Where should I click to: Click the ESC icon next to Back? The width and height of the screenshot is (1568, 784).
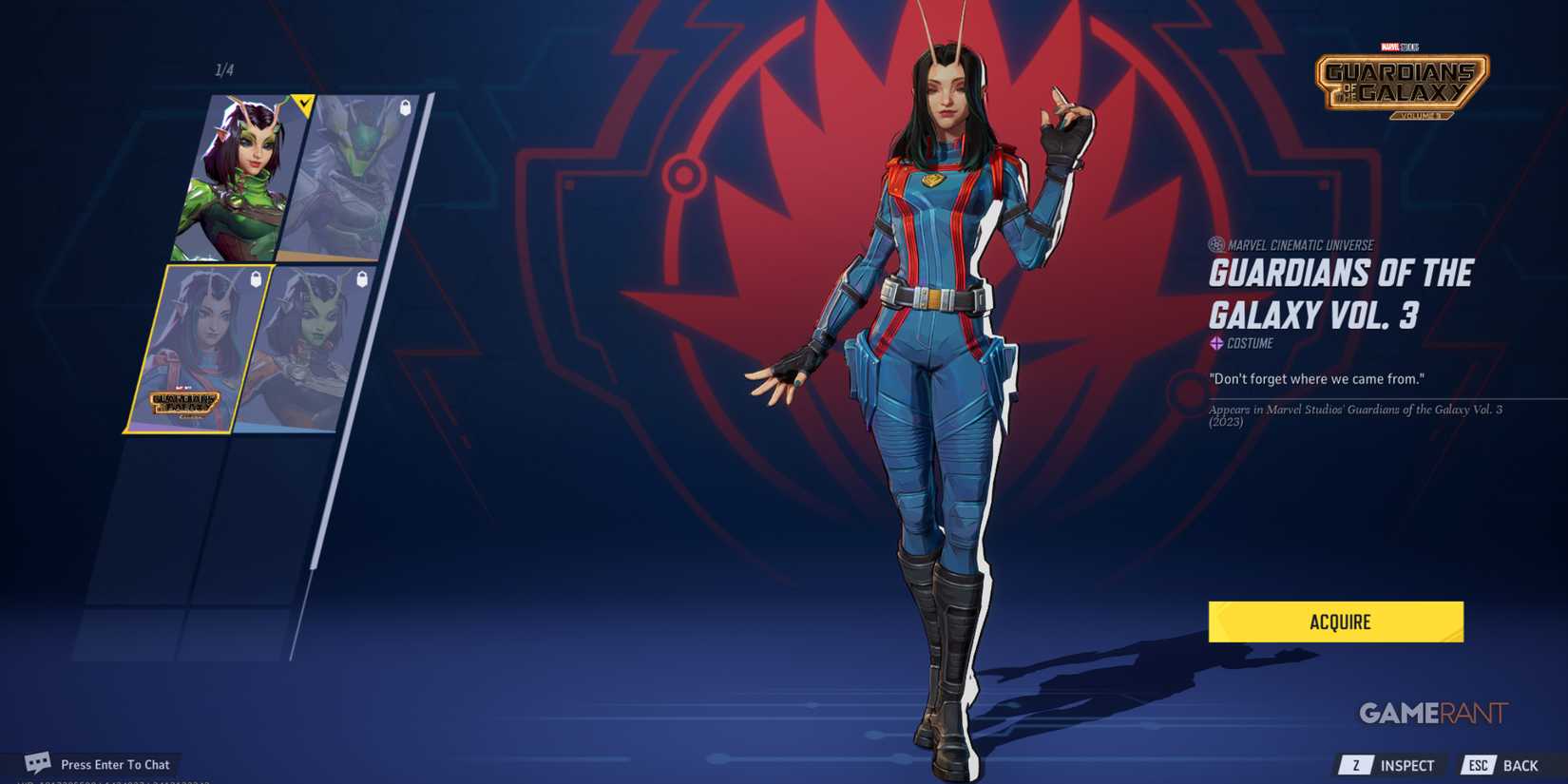pyautogui.click(x=1478, y=764)
